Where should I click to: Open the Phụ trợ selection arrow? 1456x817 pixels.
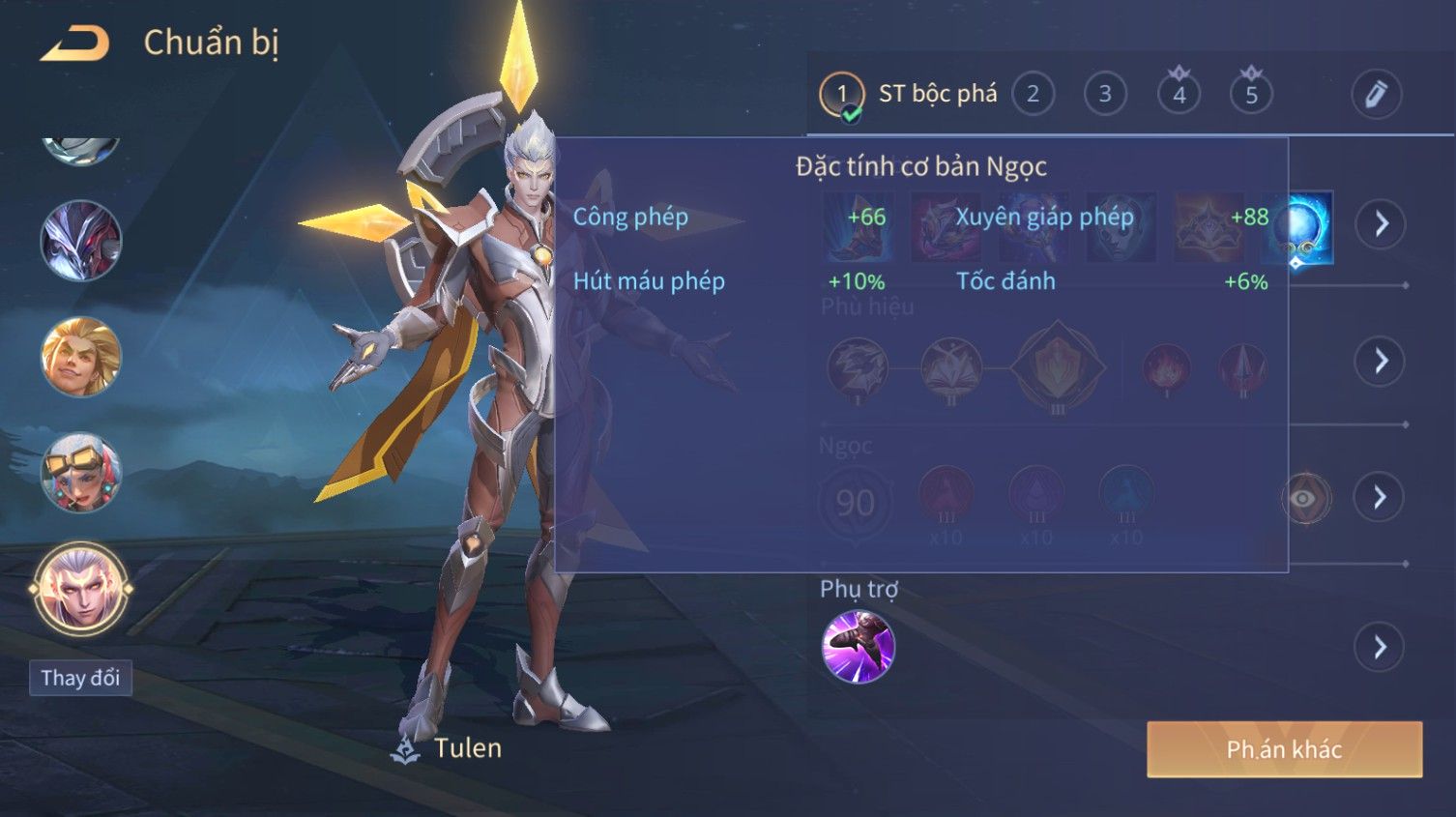[x=1381, y=647]
